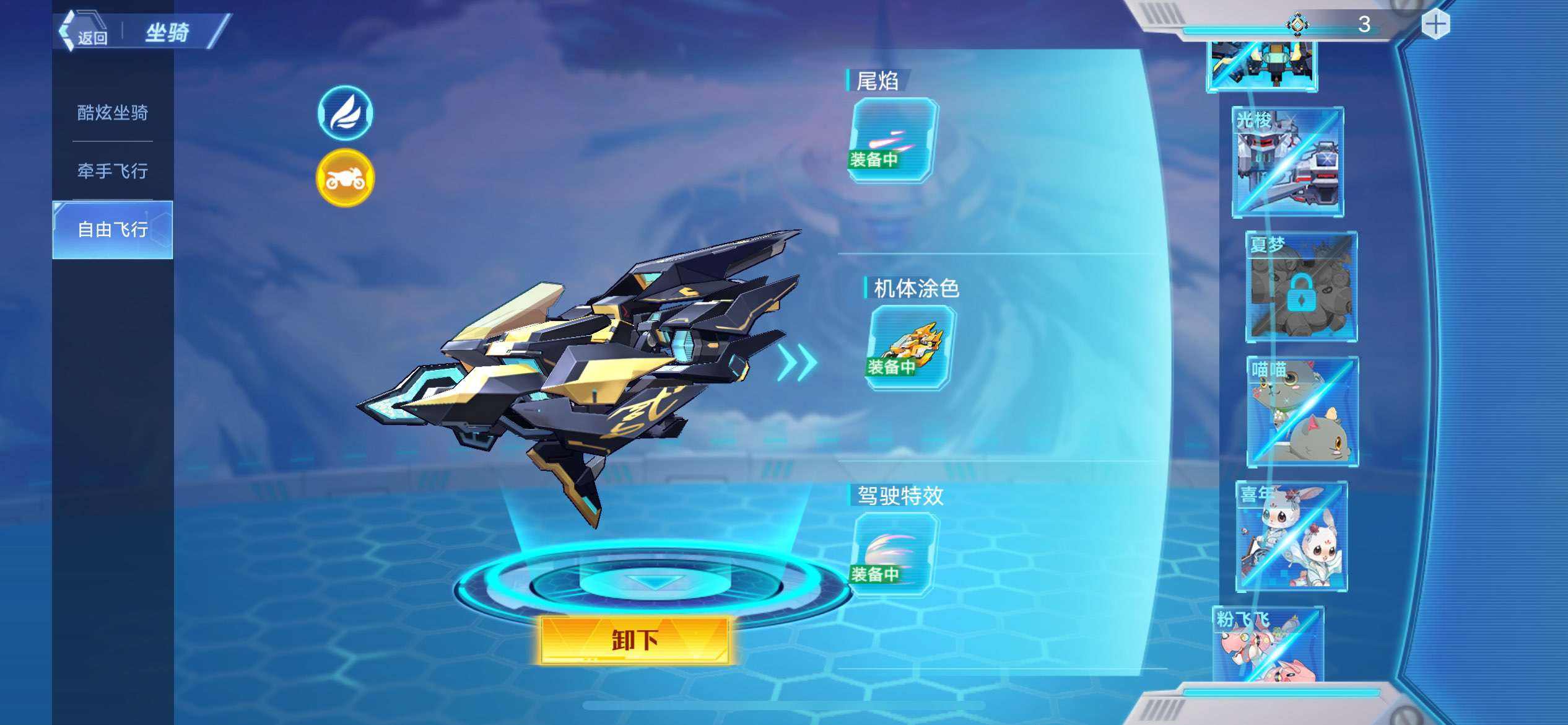Choose the 喵喵 cat mount
The width and height of the screenshot is (1568, 725).
[x=1302, y=411]
